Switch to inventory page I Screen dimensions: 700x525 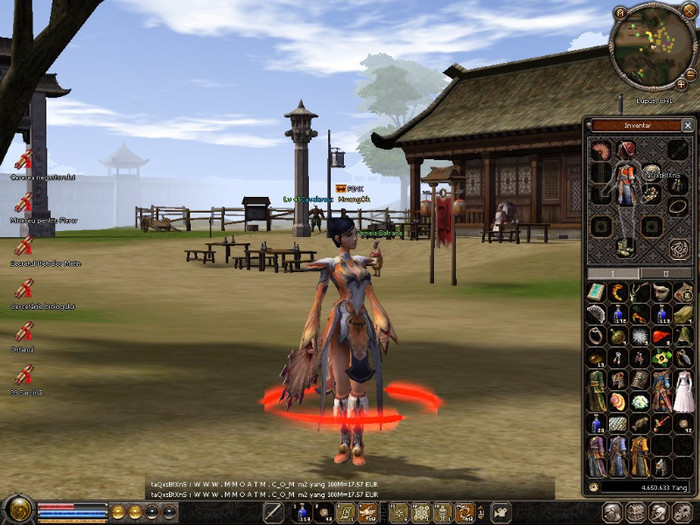coord(615,273)
